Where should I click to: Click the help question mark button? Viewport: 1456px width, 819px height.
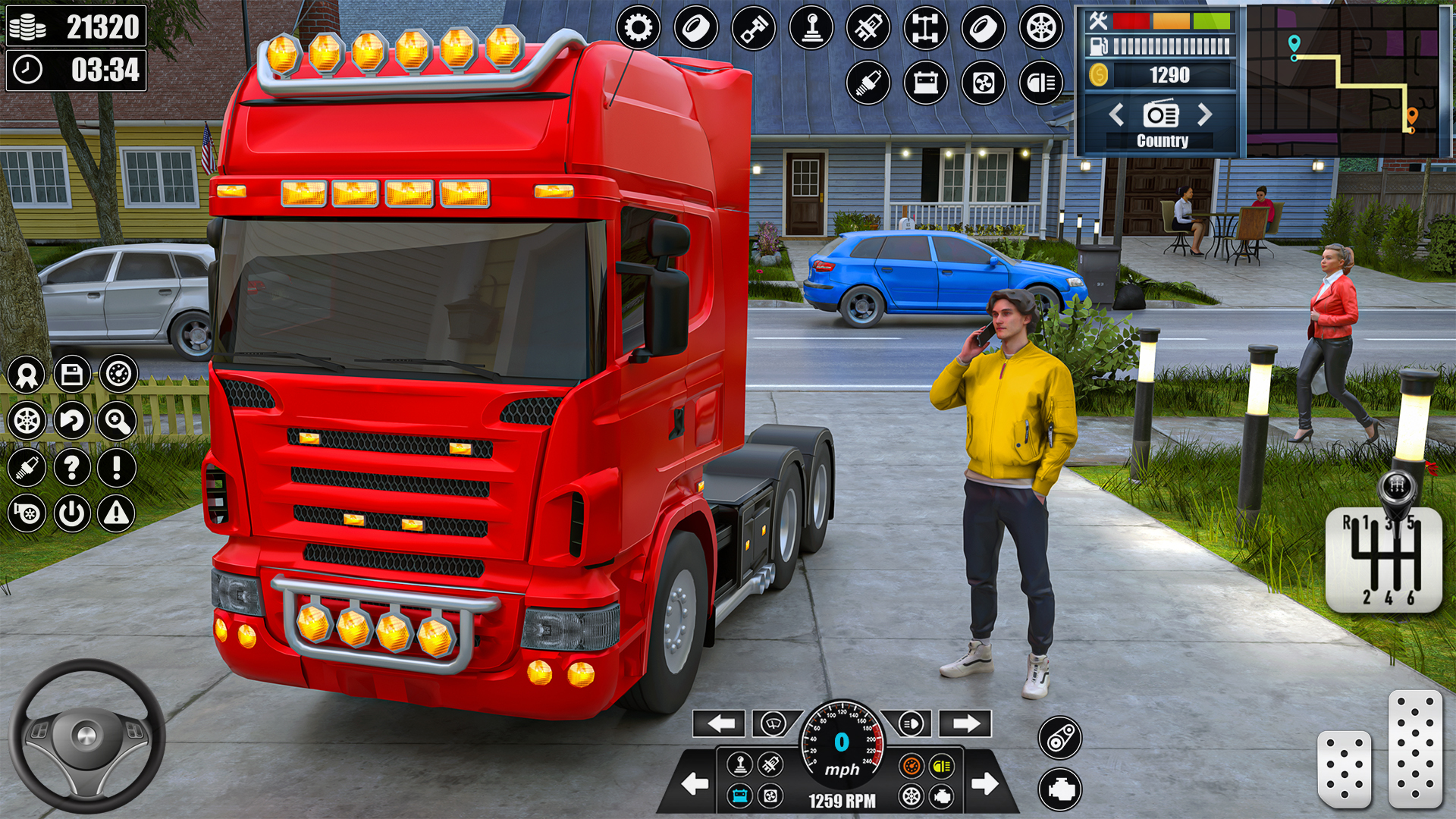click(x=72, y=466)
